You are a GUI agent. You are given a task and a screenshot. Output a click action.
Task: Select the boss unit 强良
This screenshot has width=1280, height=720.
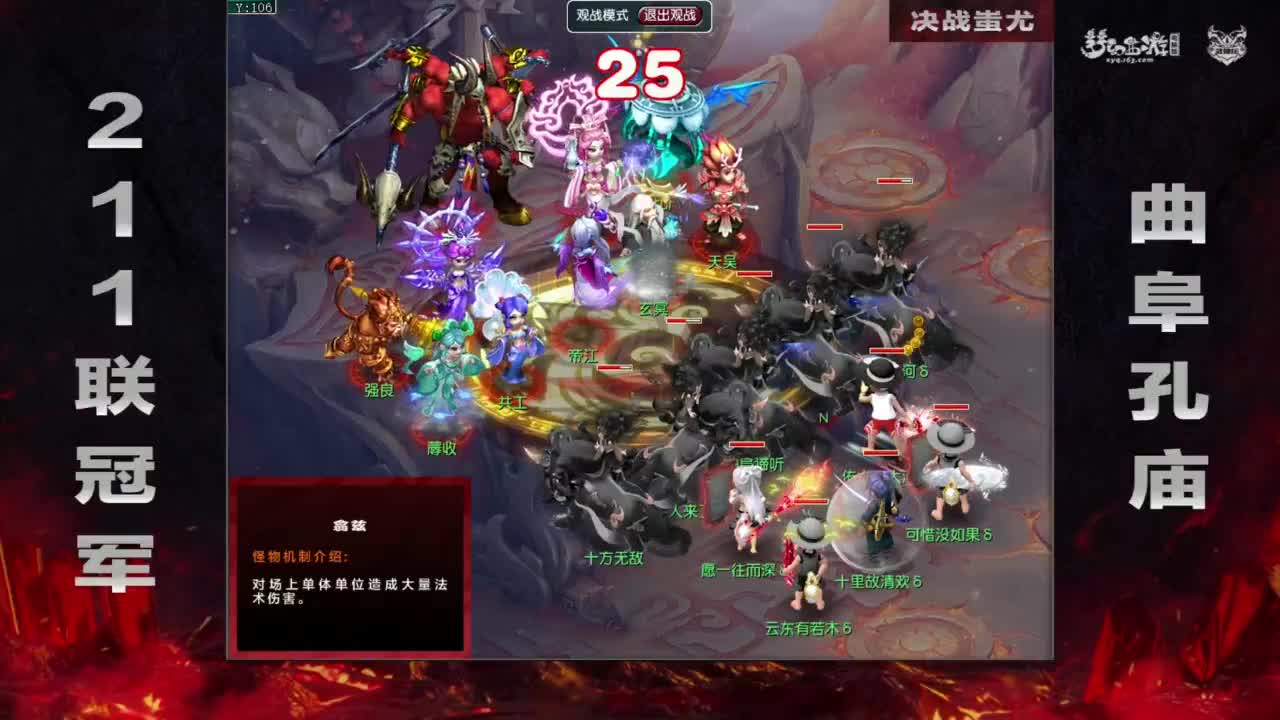click(378, 391)
